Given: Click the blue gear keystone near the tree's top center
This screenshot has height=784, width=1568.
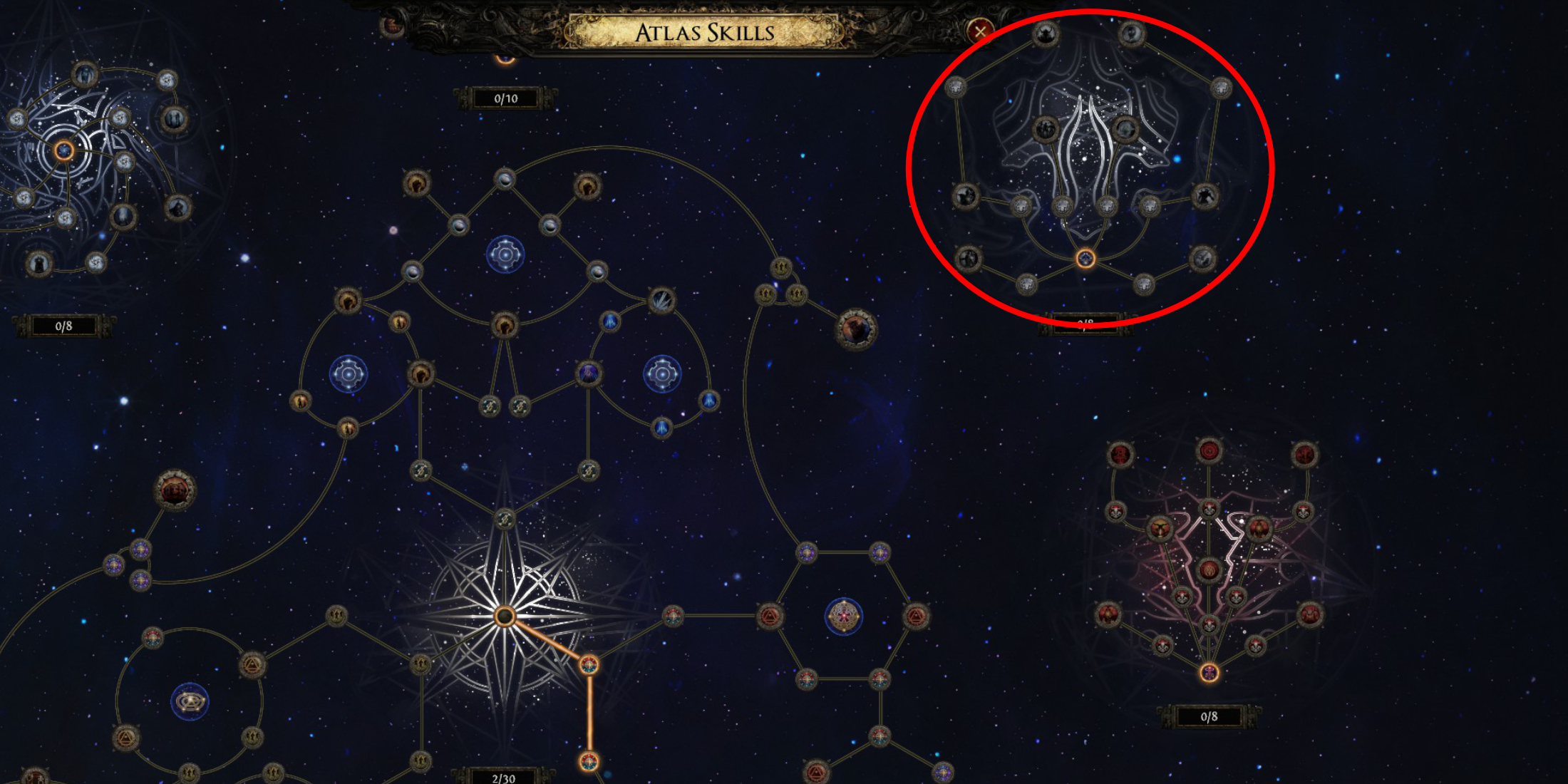Looking at the screenshot, I should 505,253.
